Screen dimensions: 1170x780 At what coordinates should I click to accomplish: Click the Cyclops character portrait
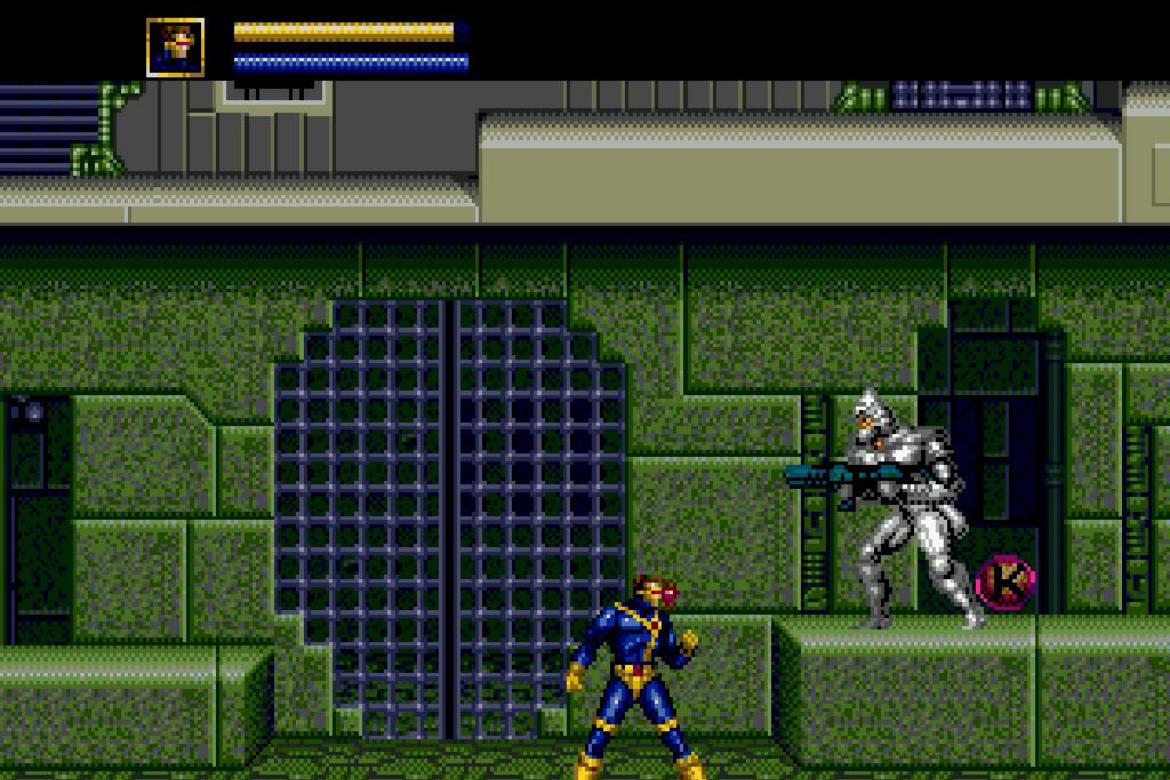click(x=175, y=47)
